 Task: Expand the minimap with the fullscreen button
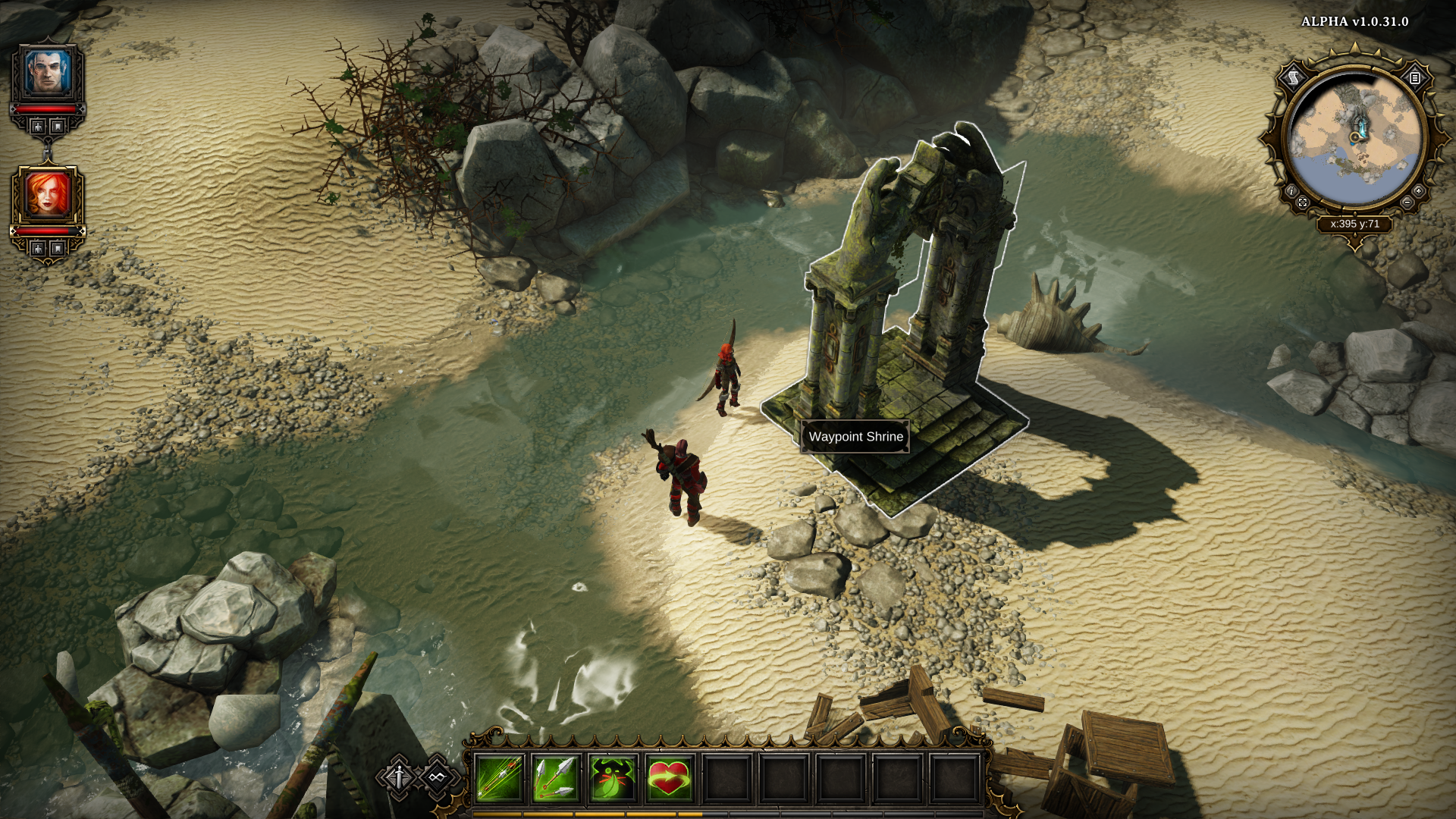[1303, 202]
